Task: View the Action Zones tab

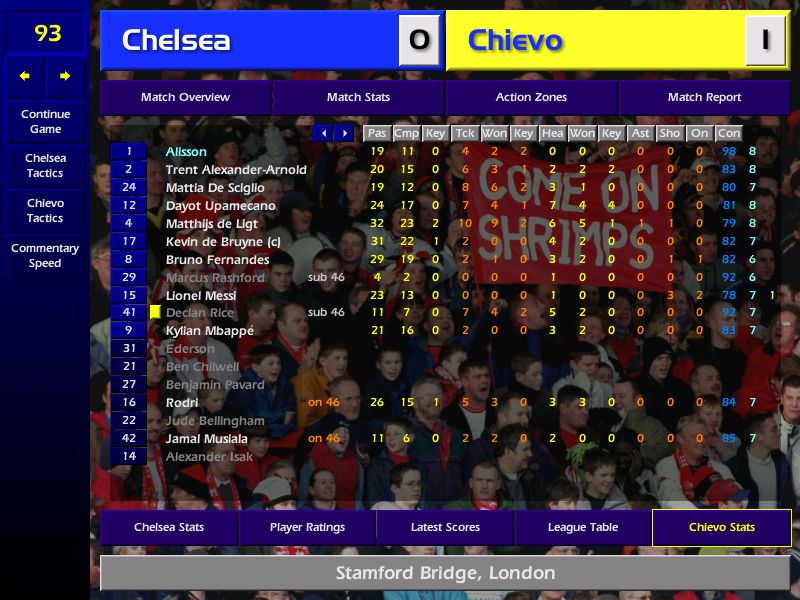Action: tap(531, 97)
